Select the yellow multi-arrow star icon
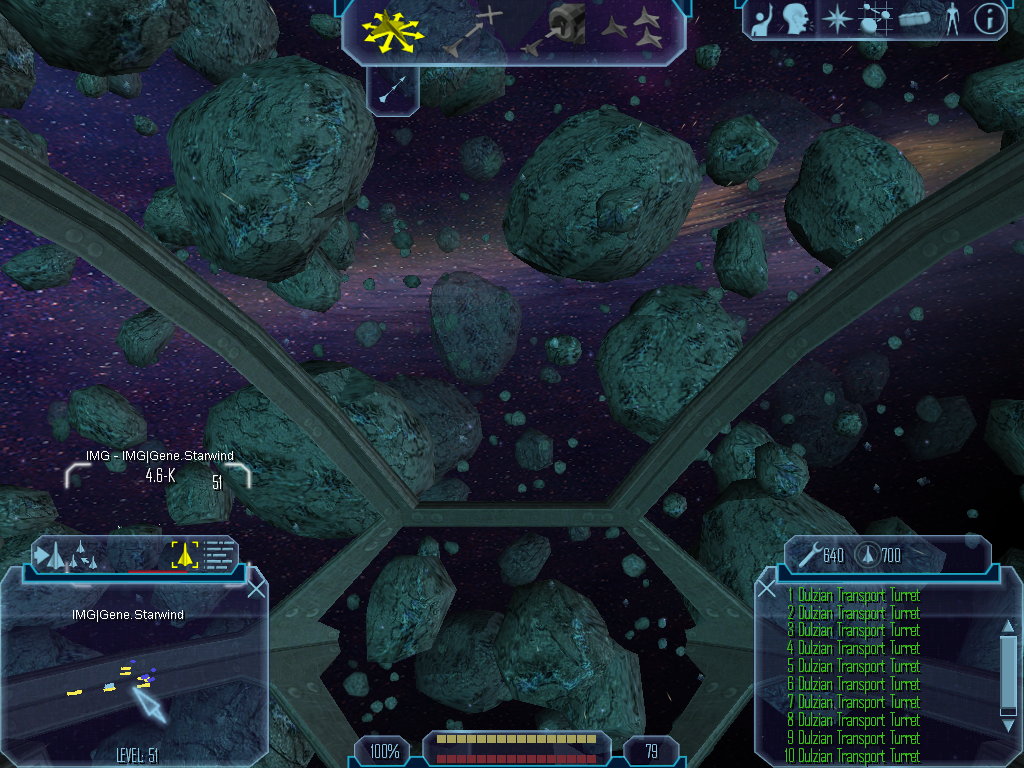The width and height of the screenshot is (1024, 768). pyautogui.click(x=392, y=31)
